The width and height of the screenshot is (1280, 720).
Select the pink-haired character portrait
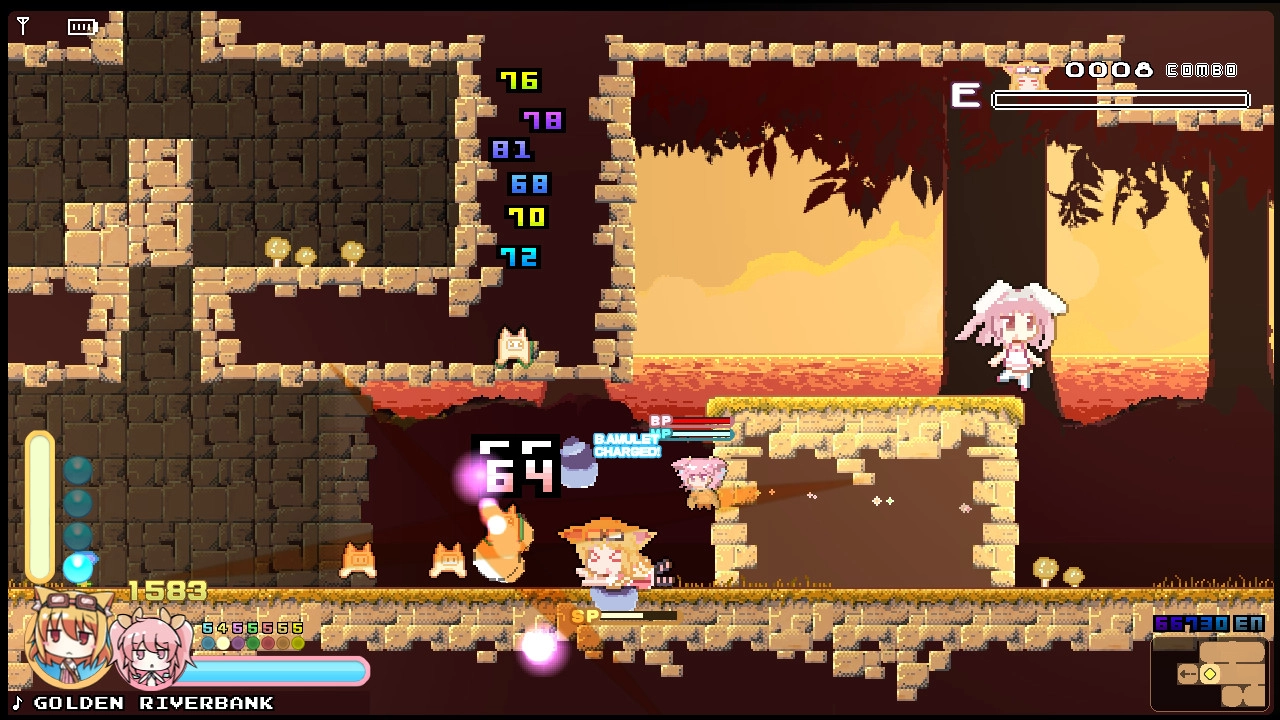pyautogui.click(x=152, y=652)
